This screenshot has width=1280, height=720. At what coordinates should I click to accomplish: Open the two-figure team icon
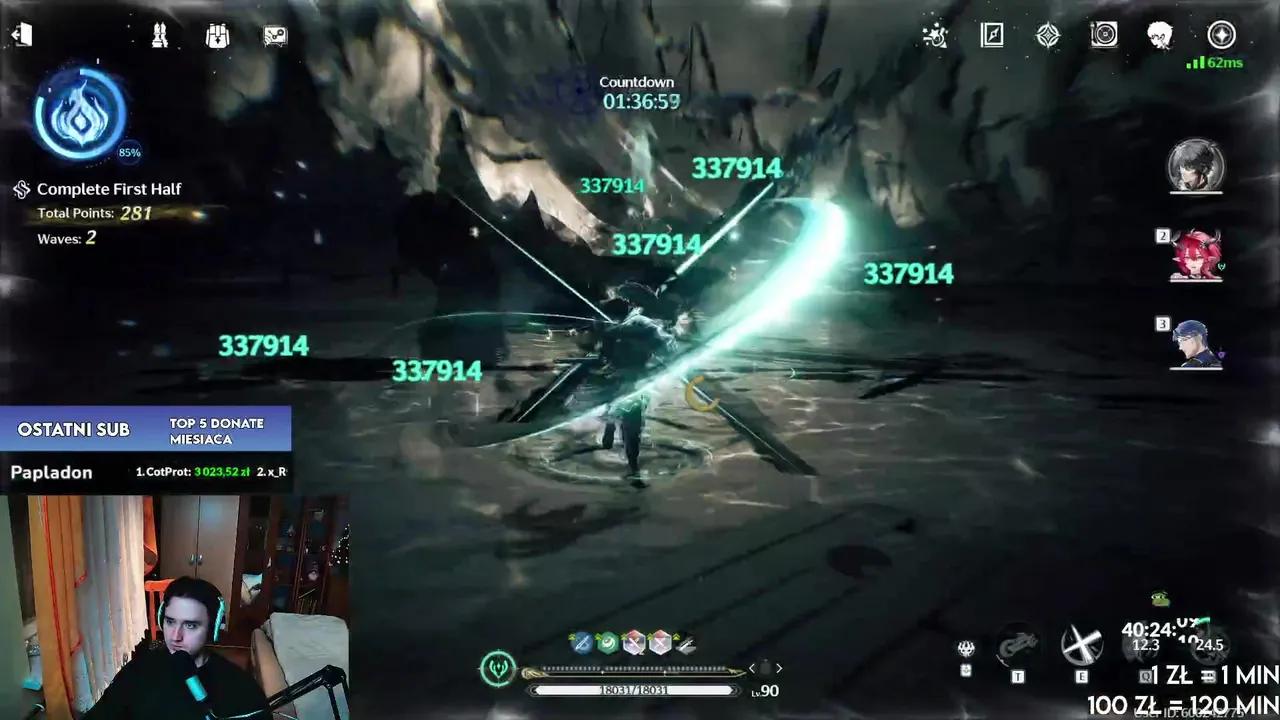pyautogui.click(x=159, y=36)
